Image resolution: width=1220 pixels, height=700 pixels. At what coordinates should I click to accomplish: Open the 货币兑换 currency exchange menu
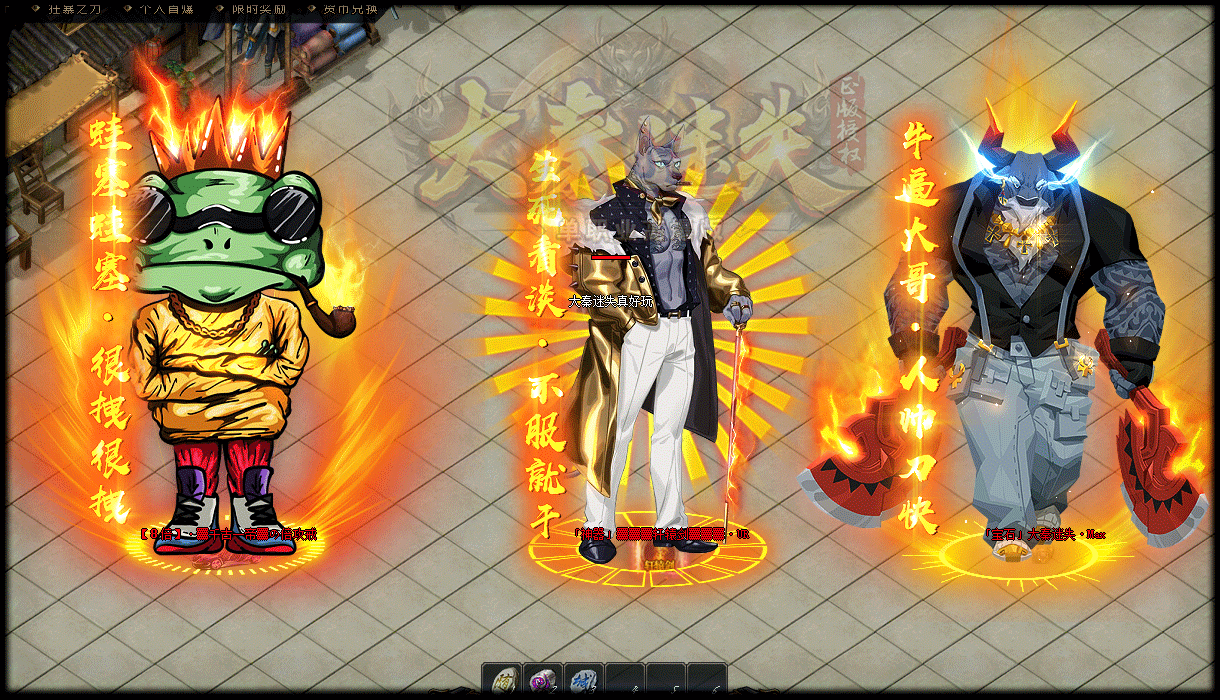[351, 9]
